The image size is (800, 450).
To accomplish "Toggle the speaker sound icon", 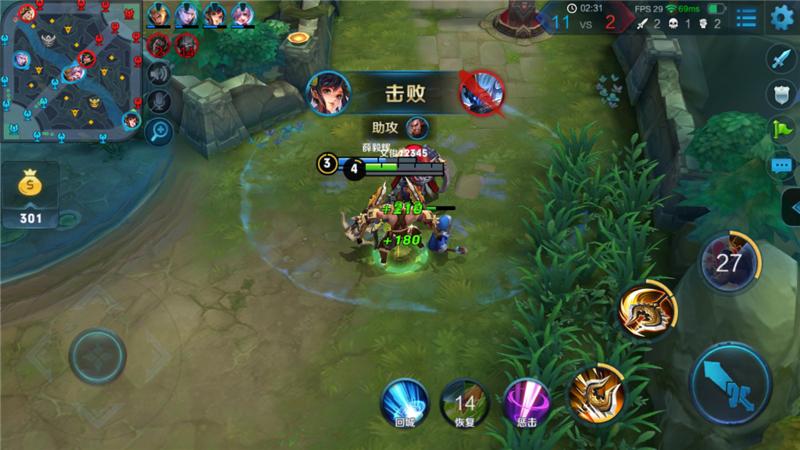I will [158, 73].
